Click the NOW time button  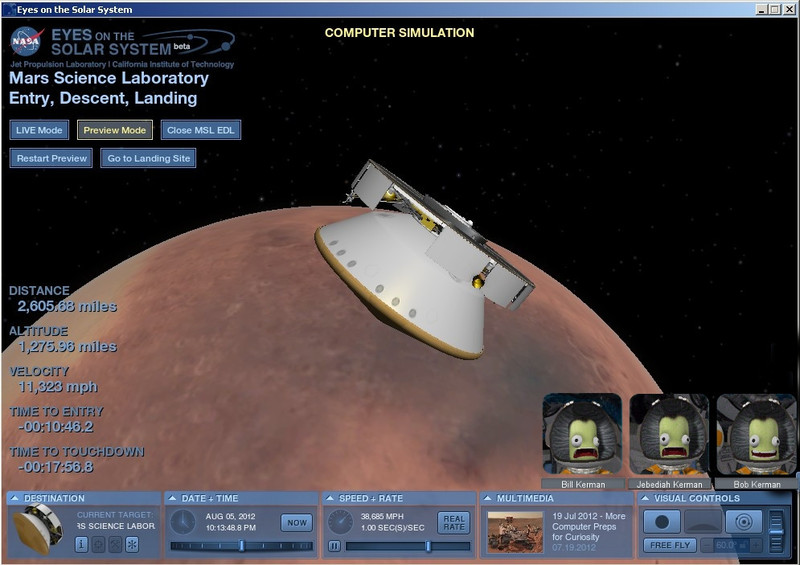[297, 522]
